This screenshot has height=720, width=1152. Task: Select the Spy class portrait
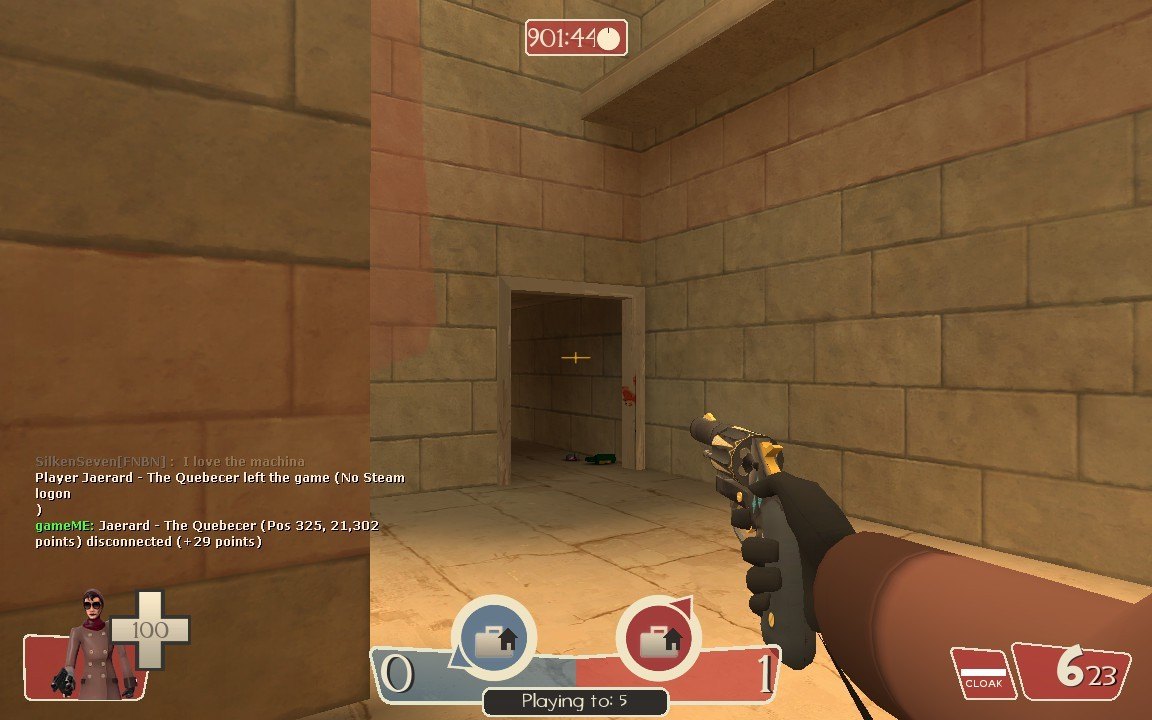tap(92, 642)
